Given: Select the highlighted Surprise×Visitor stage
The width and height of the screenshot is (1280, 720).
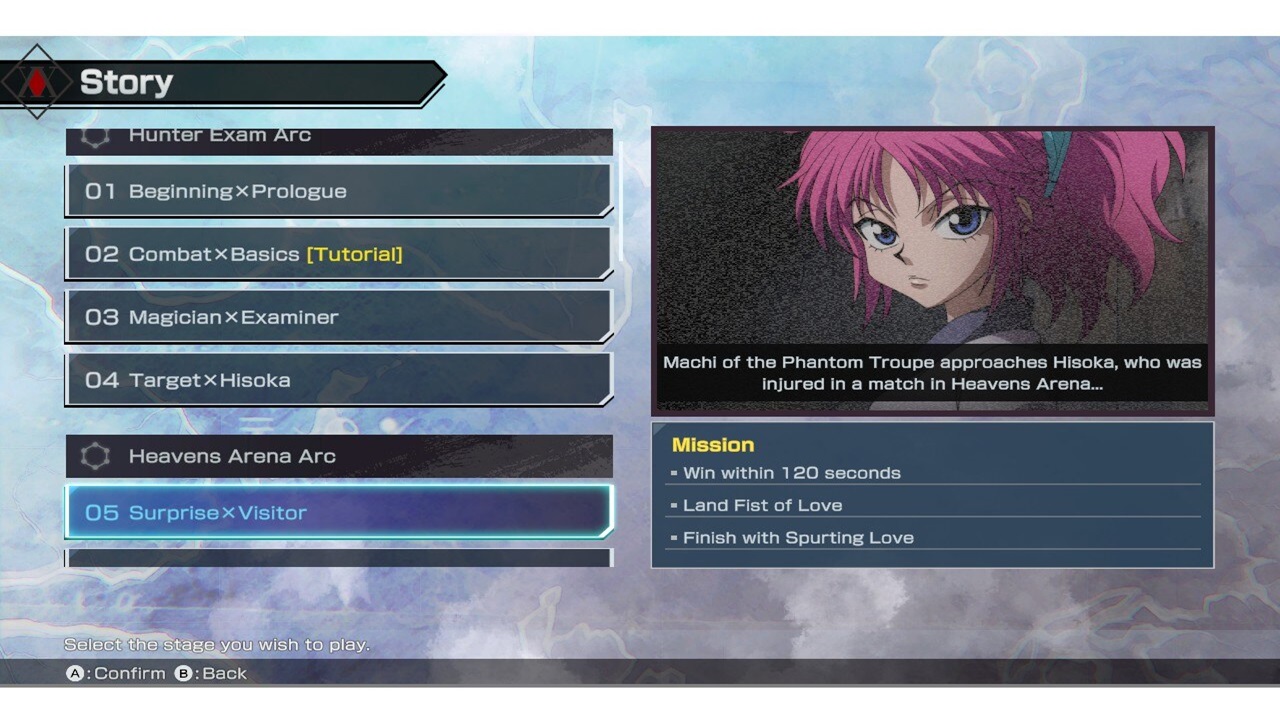Looking at the screenshot, I should 340,512.
